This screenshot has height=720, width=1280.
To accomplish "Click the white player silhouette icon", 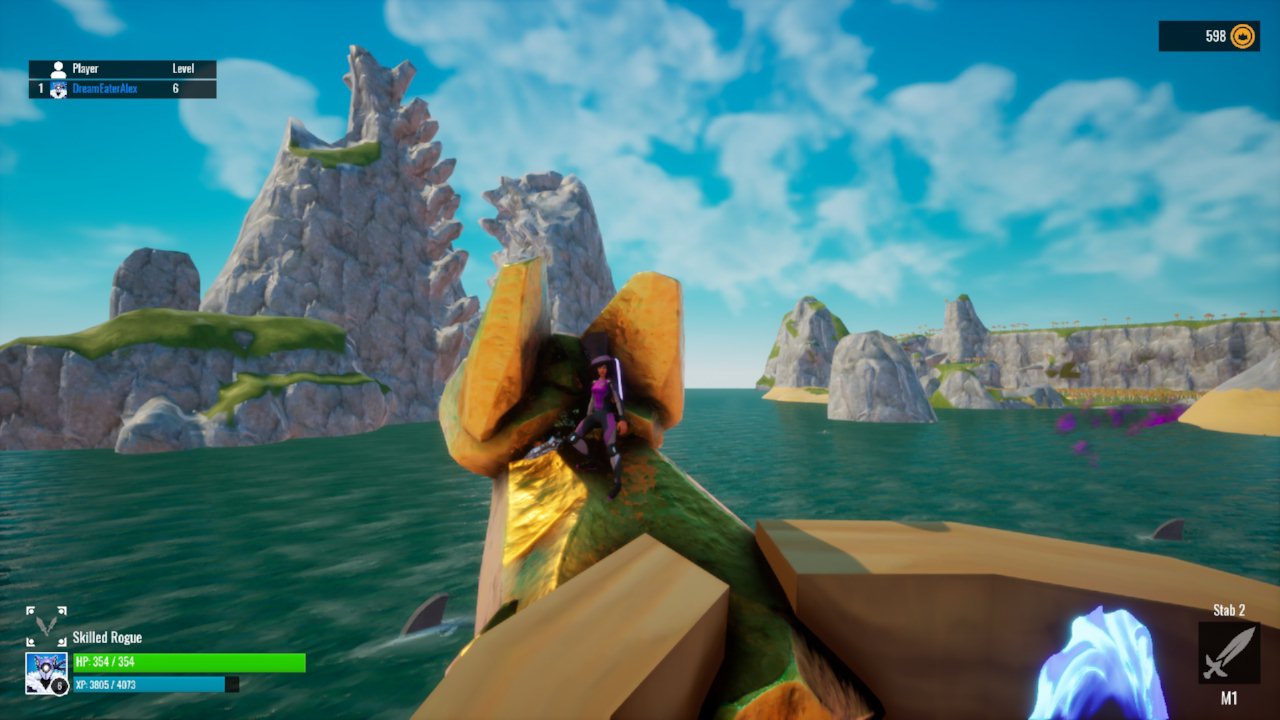I will [58, 68].
